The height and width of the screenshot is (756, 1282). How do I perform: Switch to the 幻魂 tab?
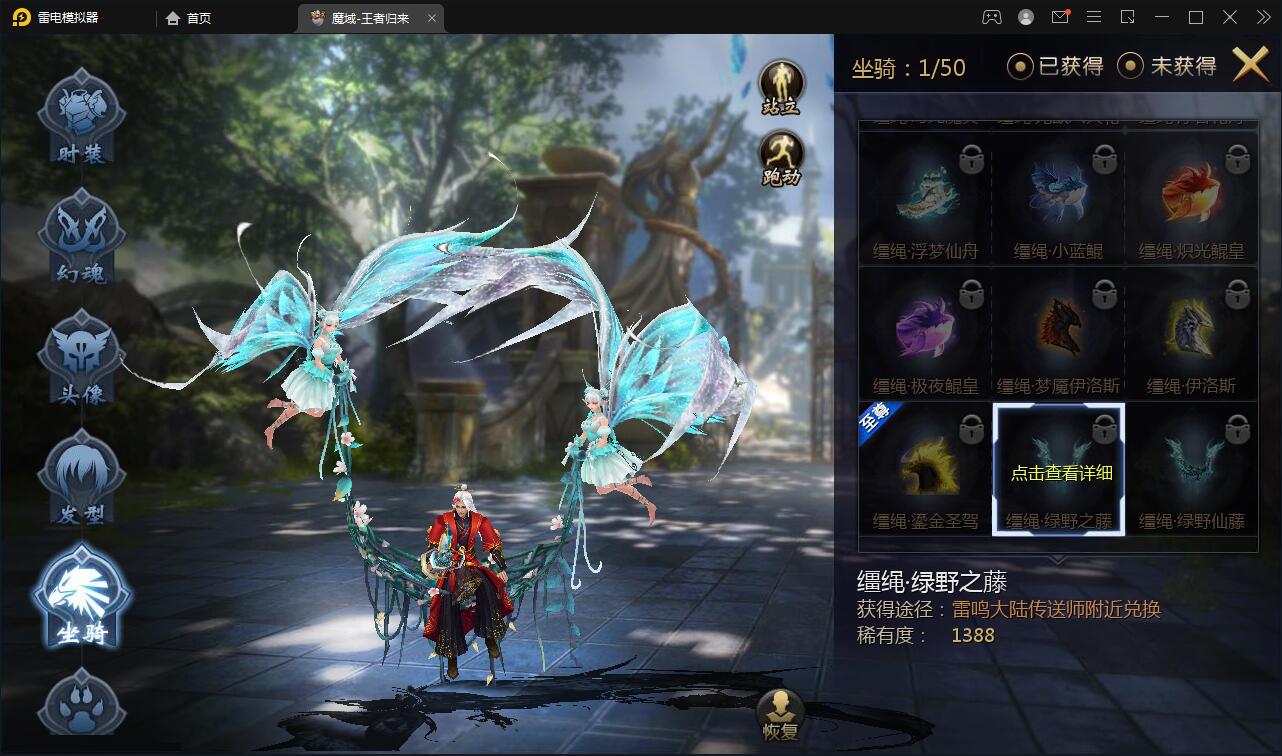tap(81, 235)
